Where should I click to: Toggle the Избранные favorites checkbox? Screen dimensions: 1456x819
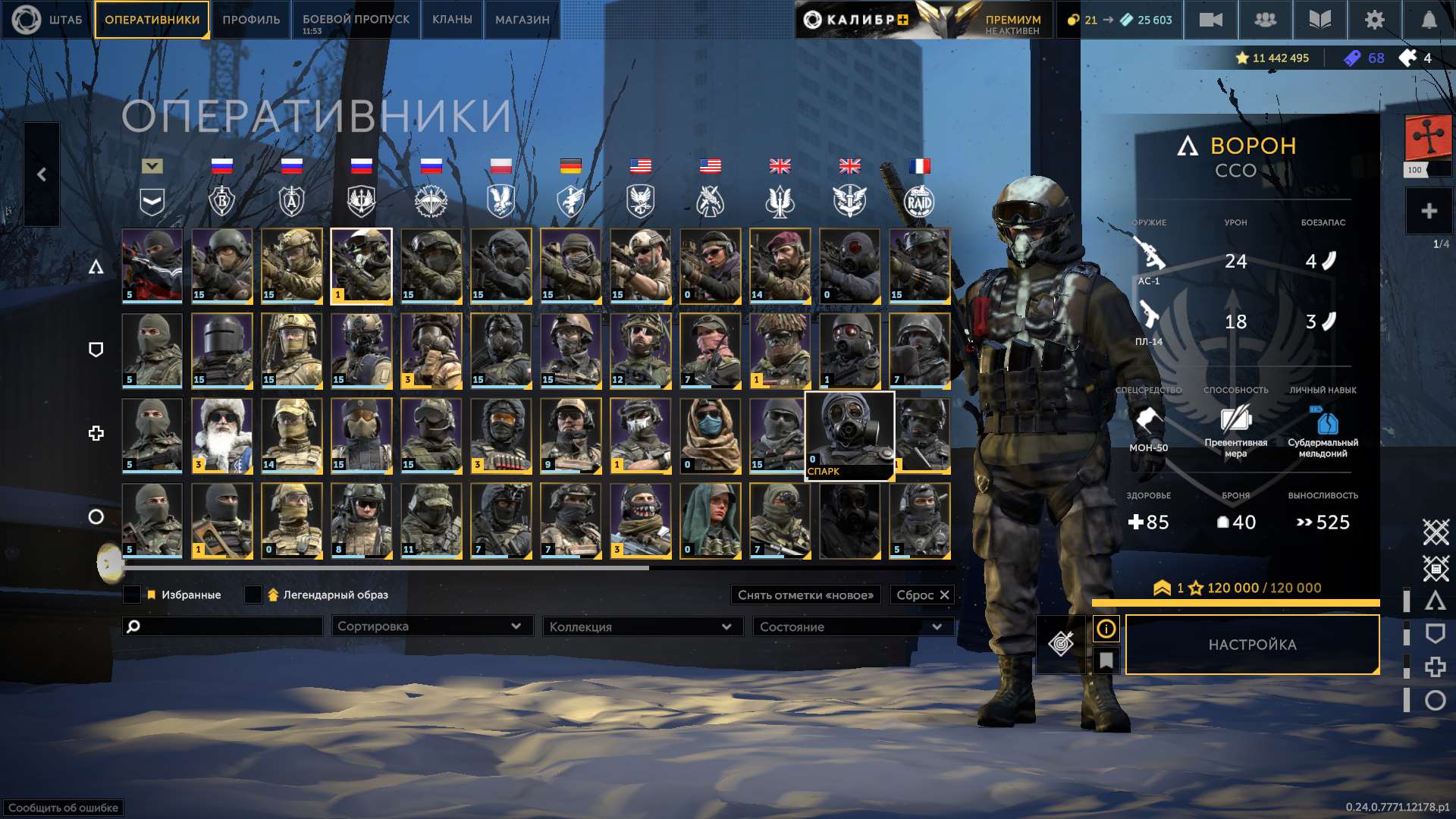pos(132,595)
